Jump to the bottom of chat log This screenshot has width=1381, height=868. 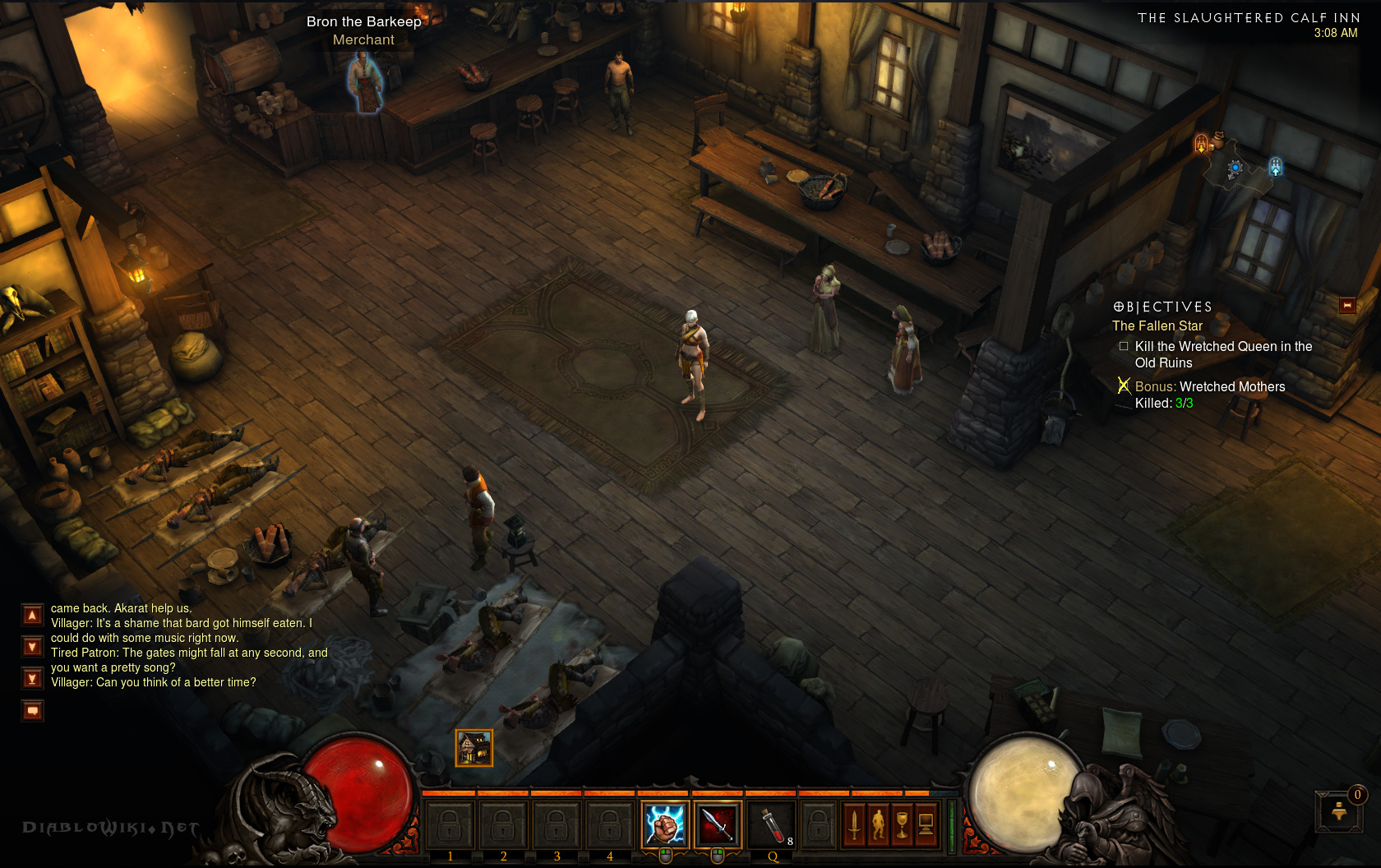pos(32,678)
